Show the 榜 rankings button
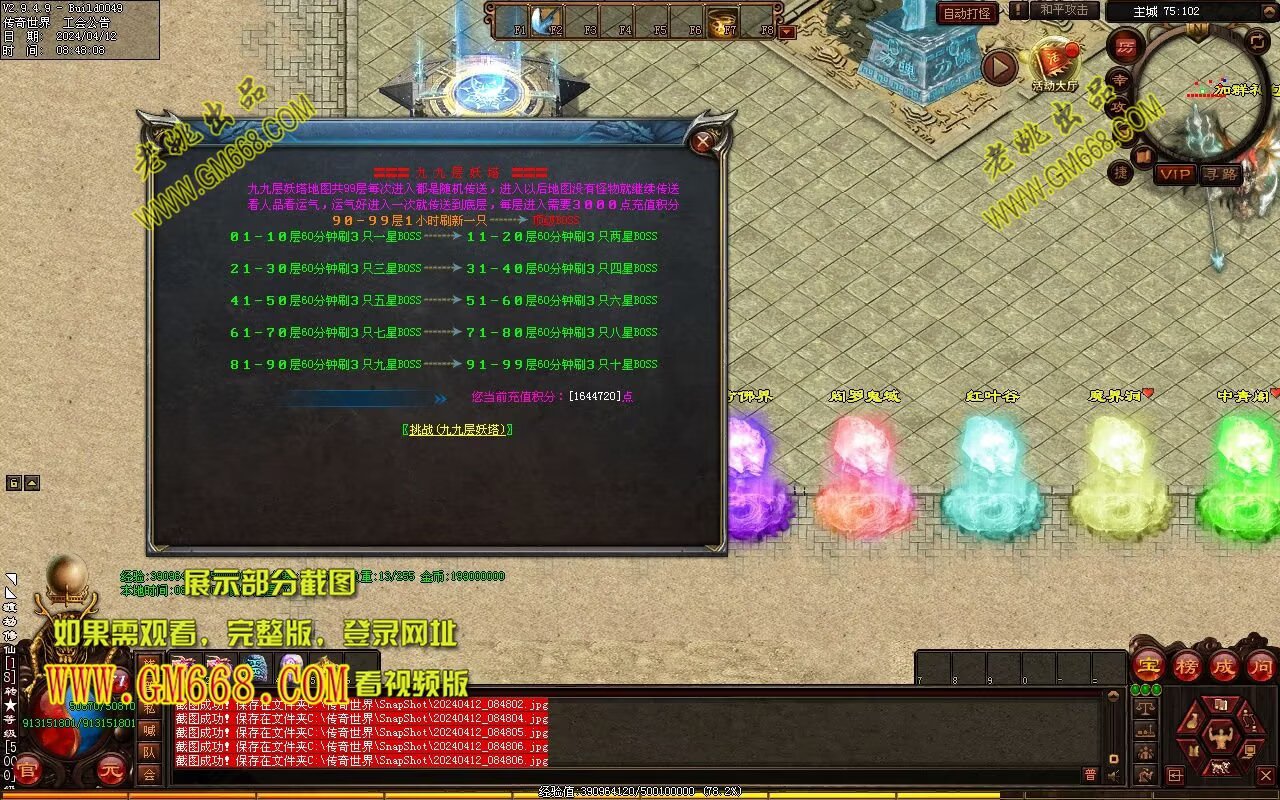Screen dimensions: 1280x800 pyautogui.click(x=1187, y=665)
